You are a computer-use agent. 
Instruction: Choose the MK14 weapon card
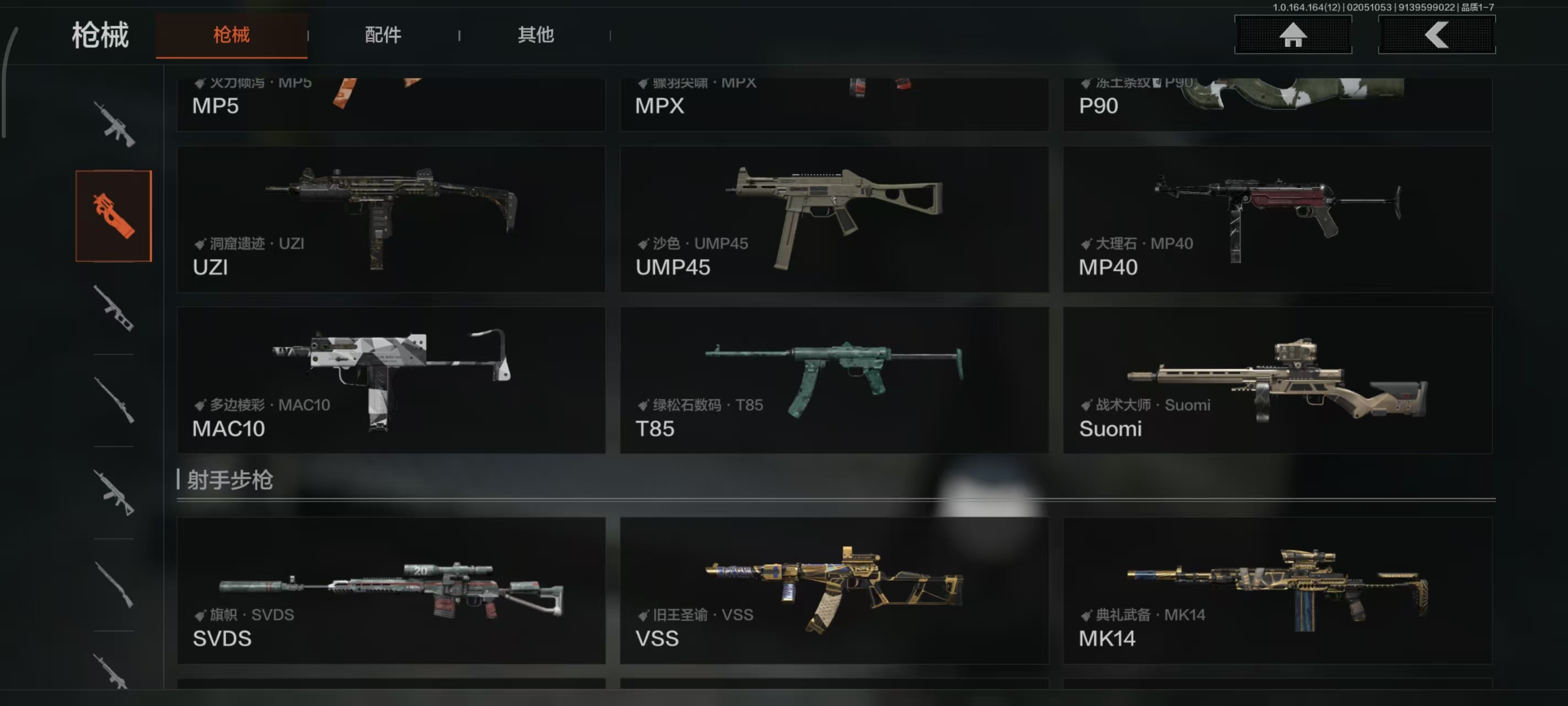[x=1277, y=590]
